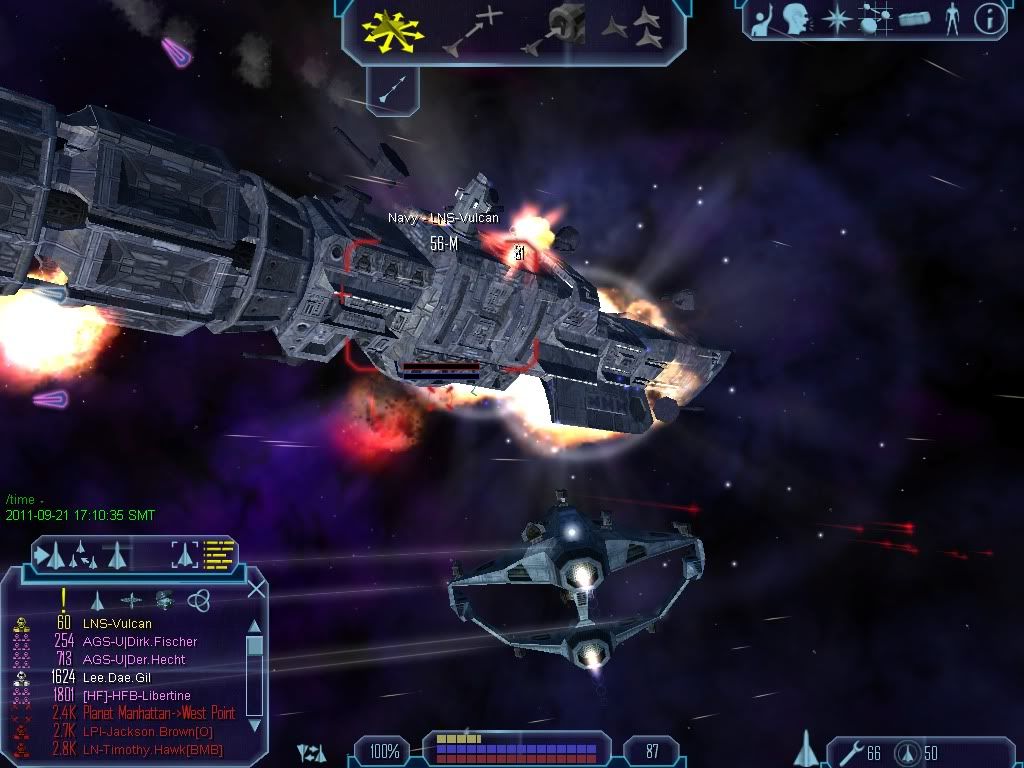This screenshot has height=768, width=1024.
Task: Choose the Join Formation maneuver icon
Action: point(635,30)
